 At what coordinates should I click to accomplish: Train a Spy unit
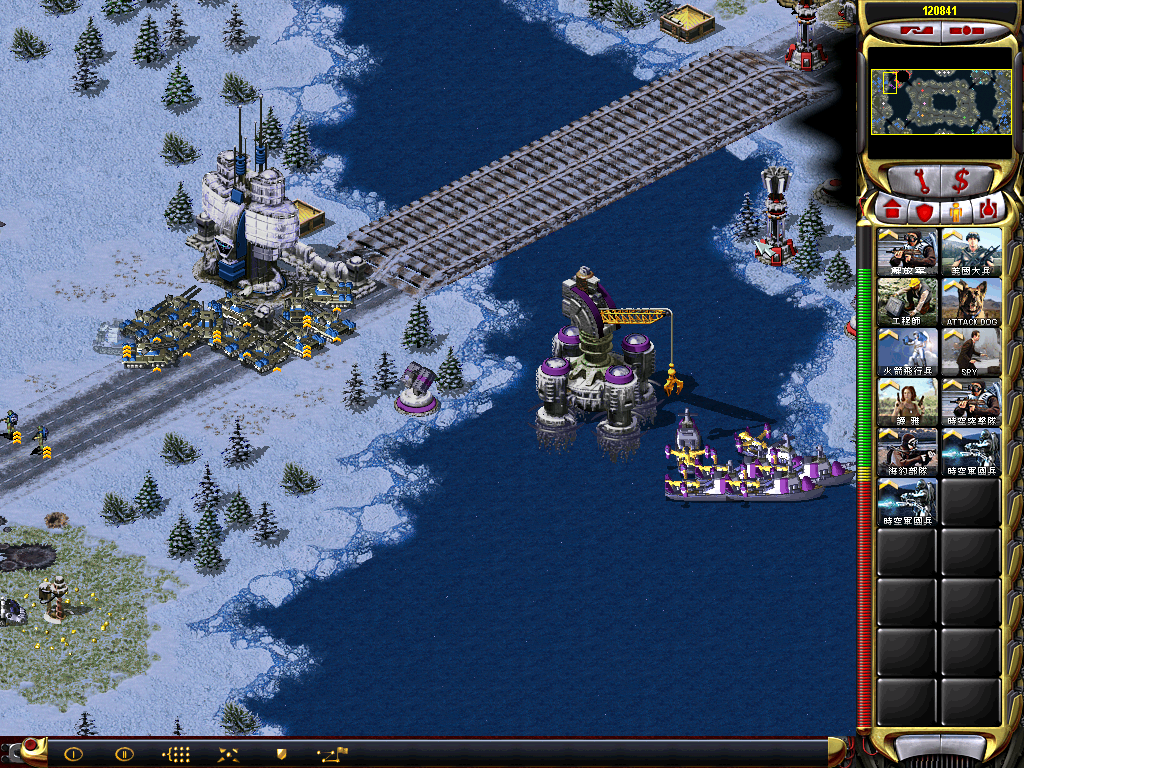(x=971, y=352)
